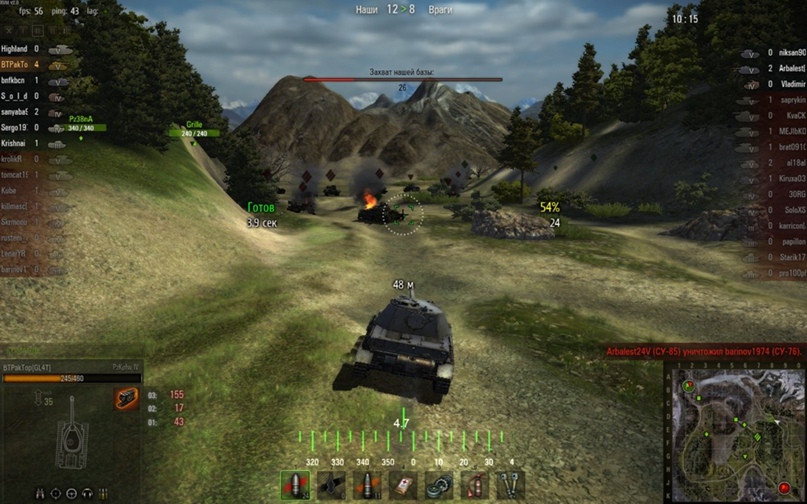Select enemy player Vladimir in the list
Viewport: 807px width, 504px height.
click(x=786, y=85)
